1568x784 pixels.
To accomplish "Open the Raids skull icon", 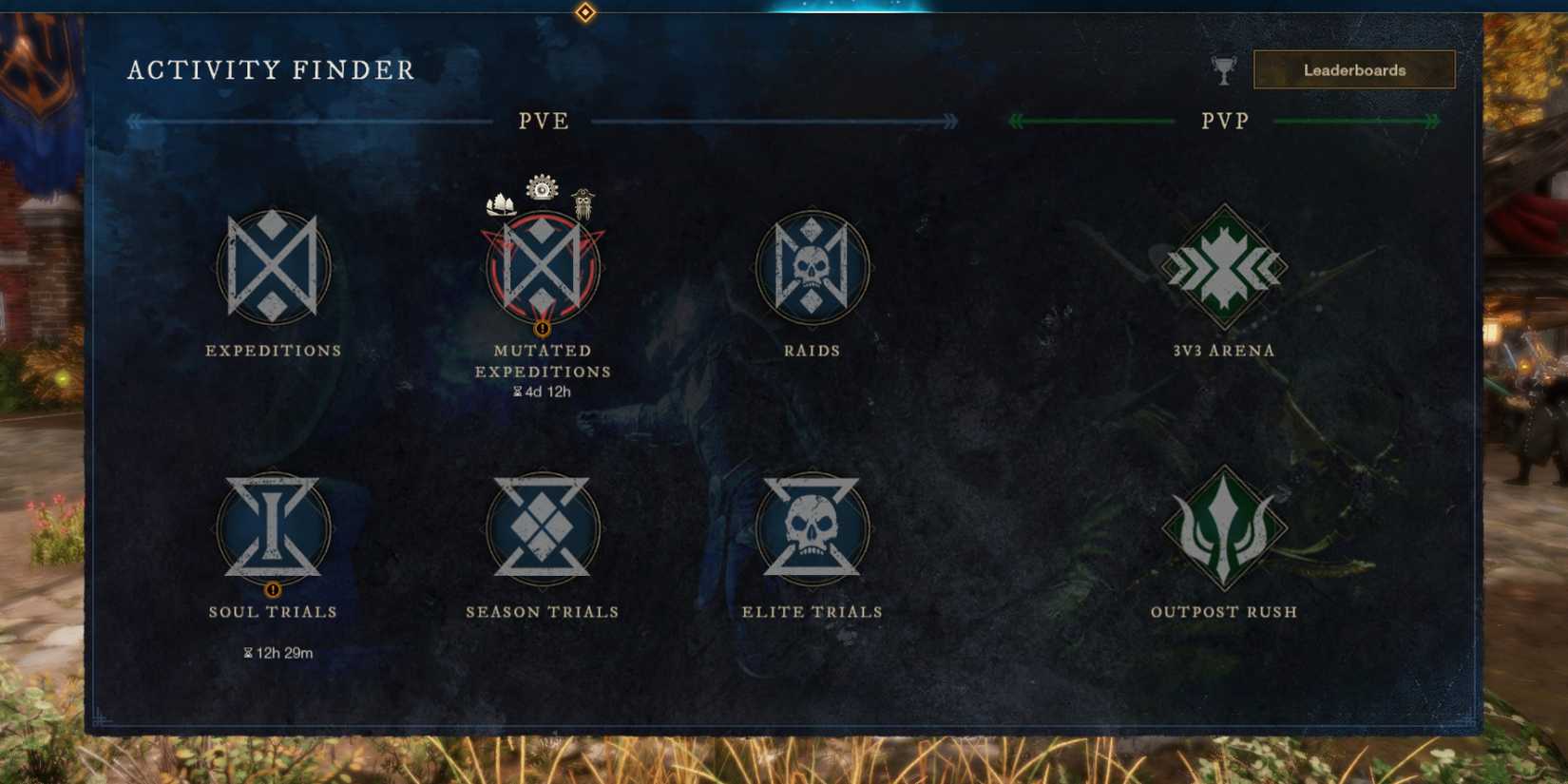I will coord(811,269).
